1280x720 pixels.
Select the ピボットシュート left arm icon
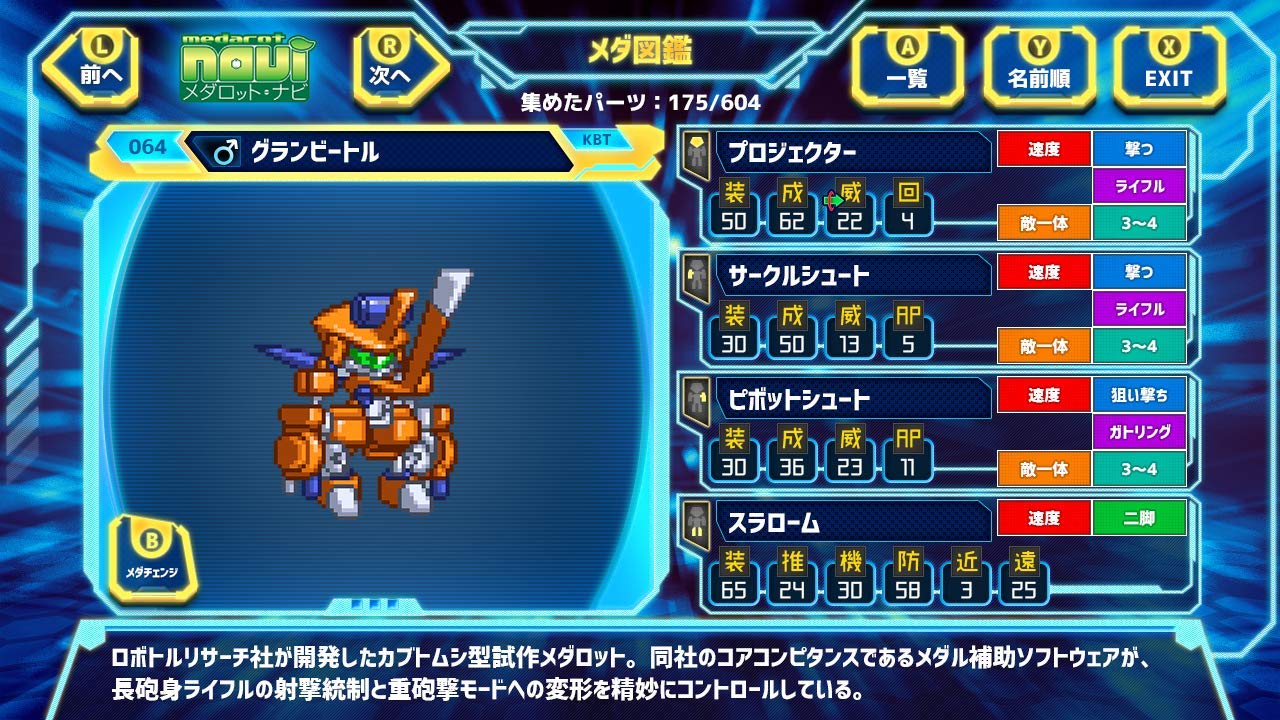pyautogui.click(x=697, y=399)
